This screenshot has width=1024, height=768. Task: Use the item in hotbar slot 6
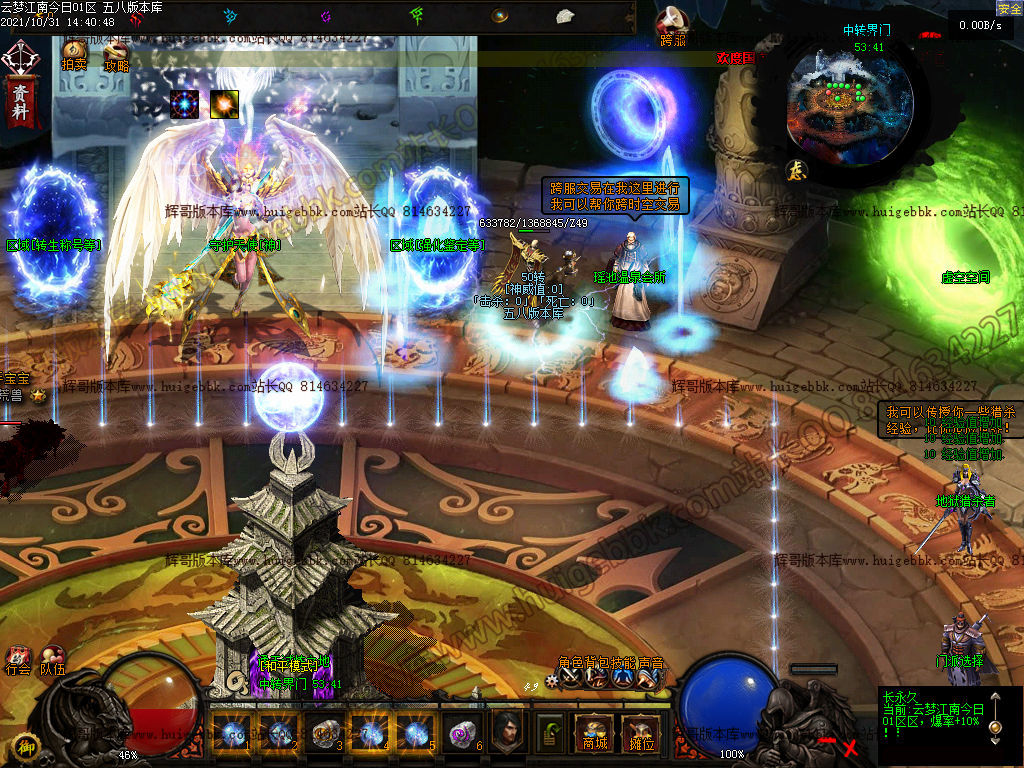461,733
